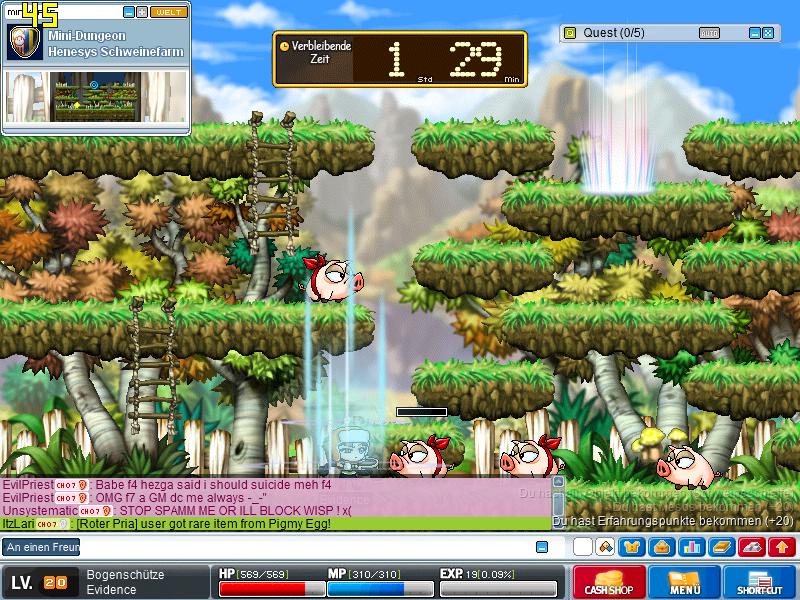This screenshot has width=800, height=600.
Task: Open the stats bar-chart icon button
Action: point(691,547)
